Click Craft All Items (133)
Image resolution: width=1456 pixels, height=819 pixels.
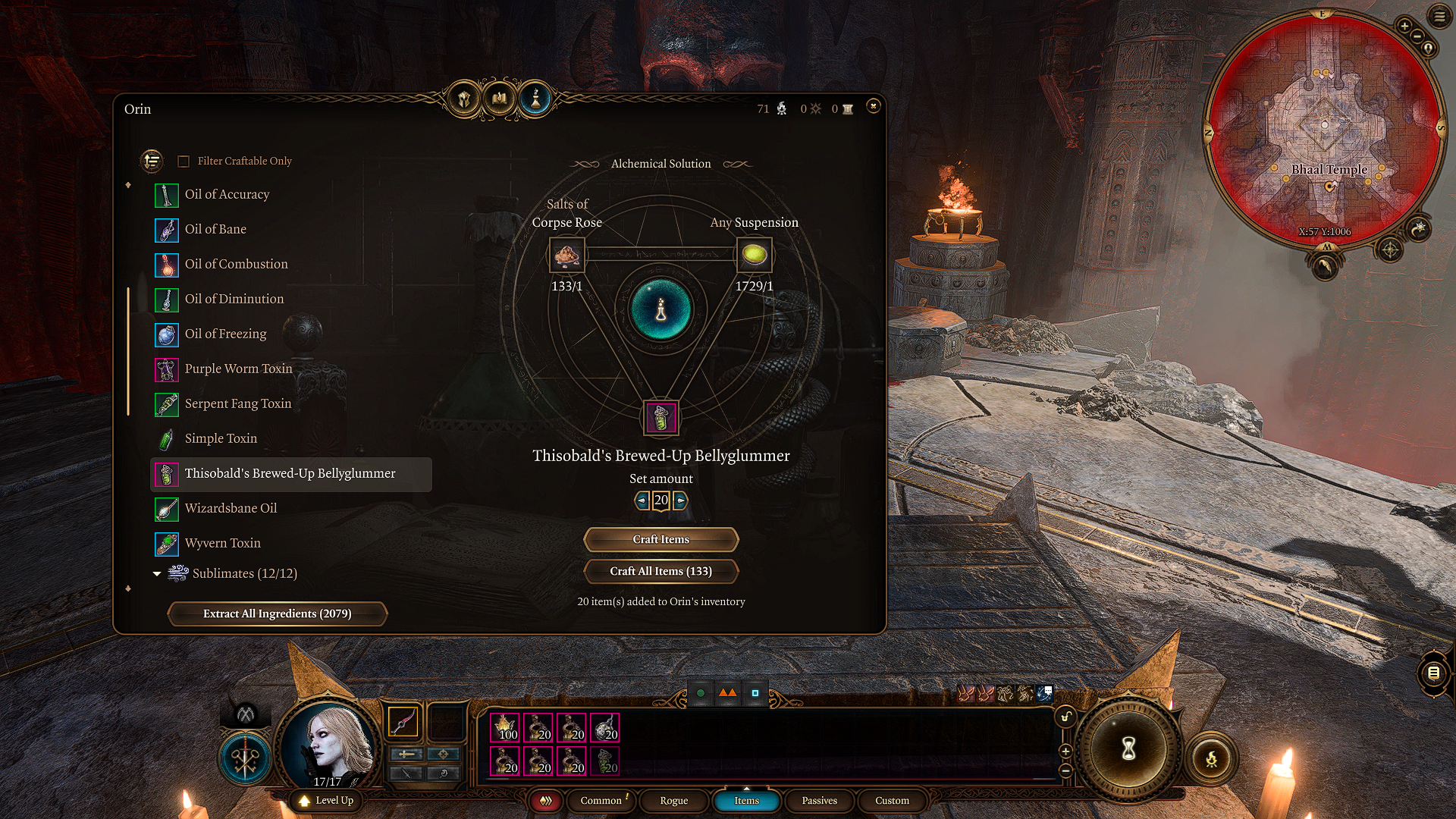click(x=661, y=571)
